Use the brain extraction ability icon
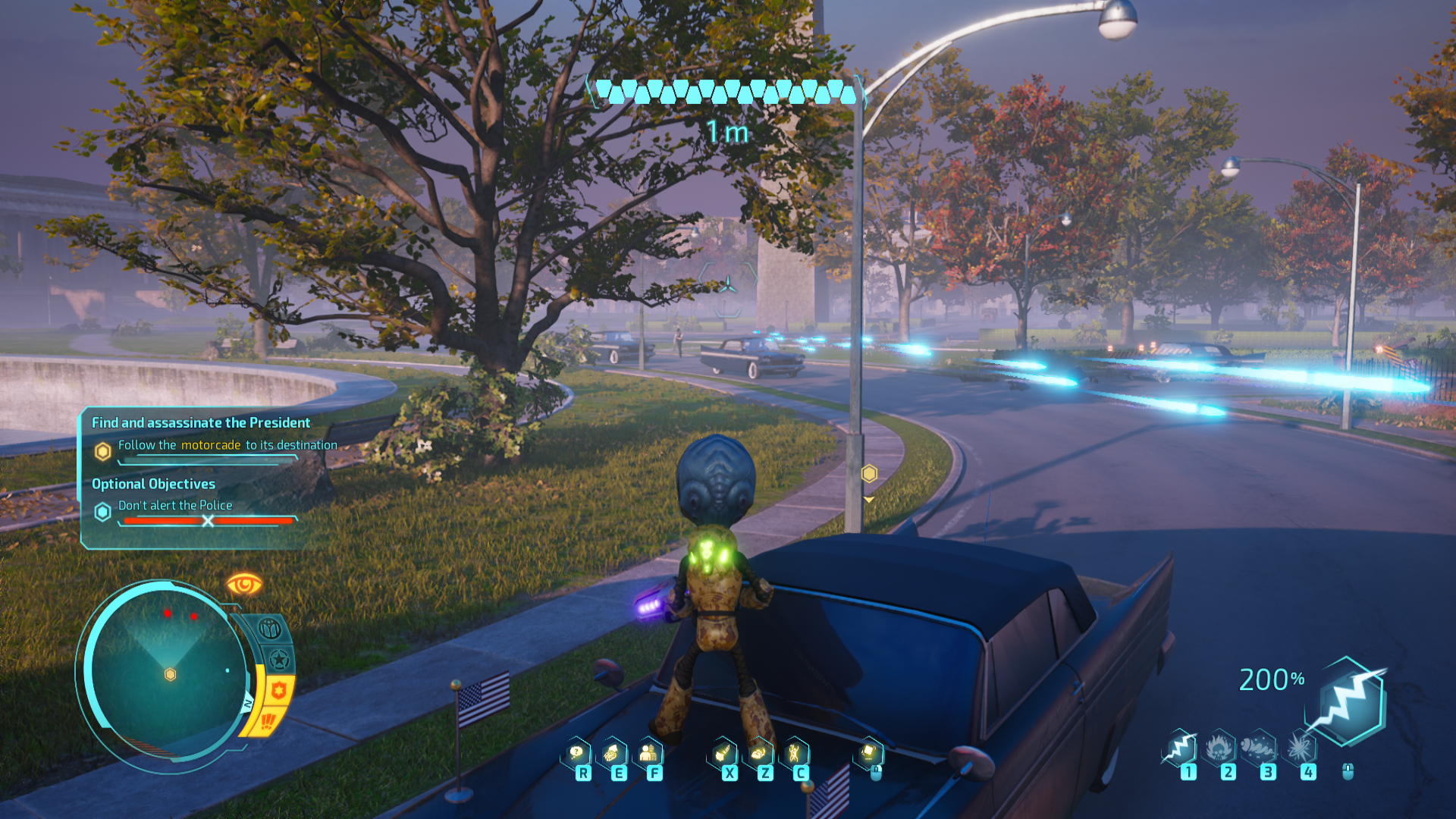Viewport: 1456px width, 819px height. pos(612,753)
